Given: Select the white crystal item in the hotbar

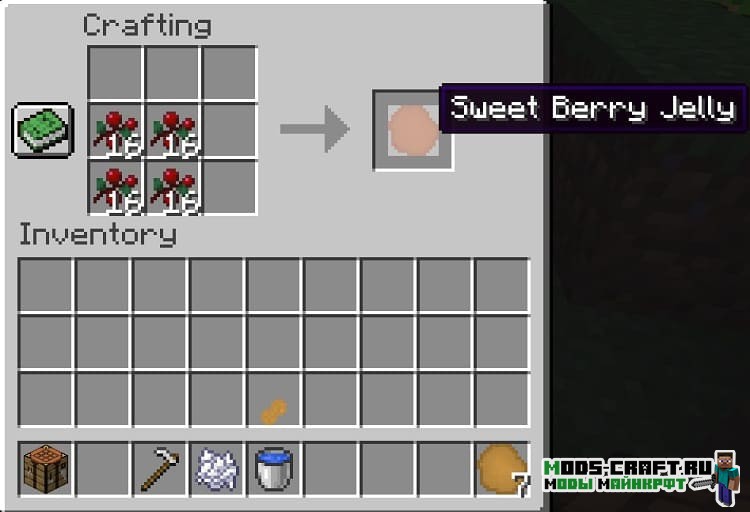Looking at the screenshot, I should pos(216,468).
